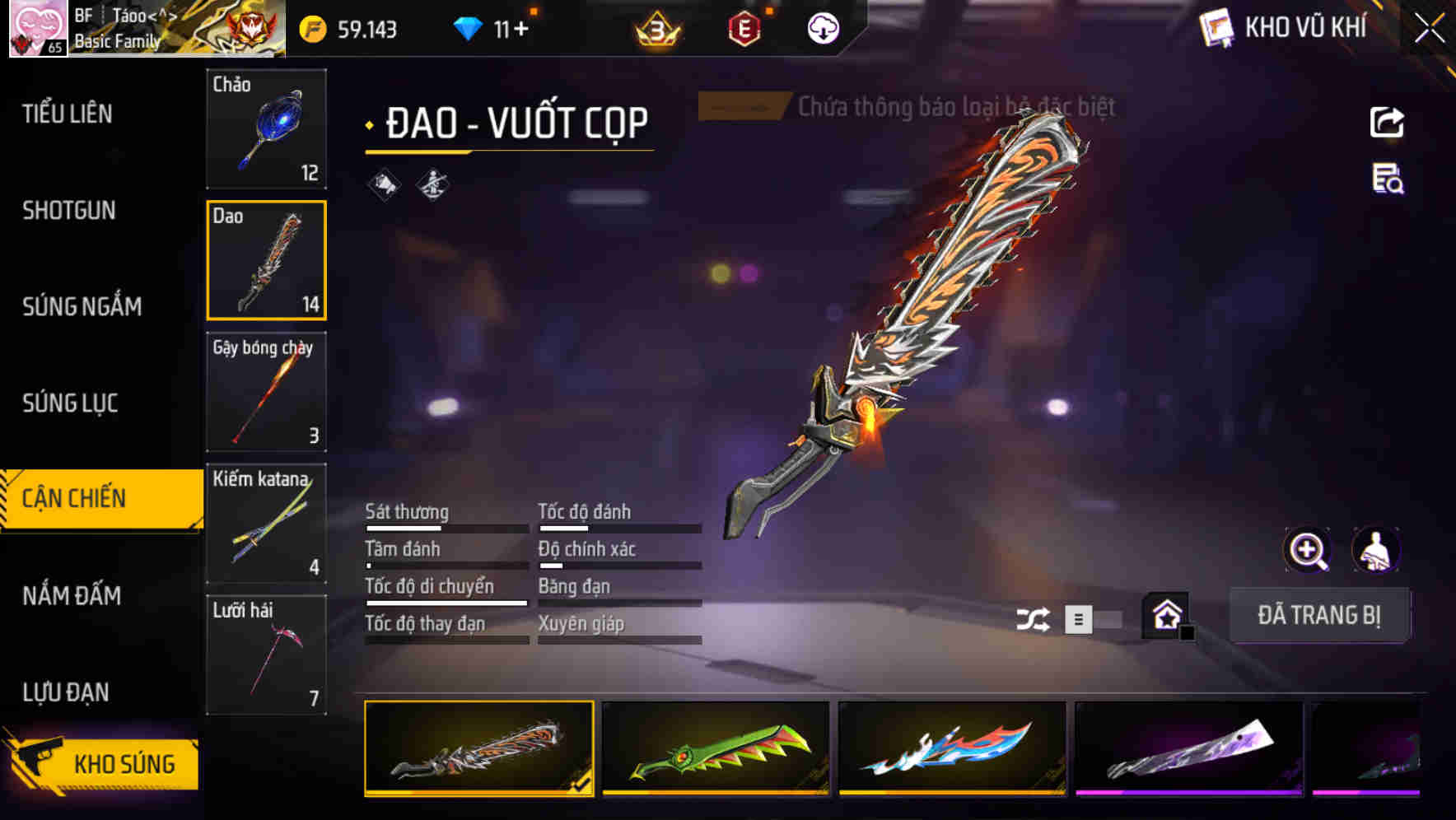Open the share icon for Đao Vuốt Cọp
1456x820 pixels.
click(x=1388, y=122)
